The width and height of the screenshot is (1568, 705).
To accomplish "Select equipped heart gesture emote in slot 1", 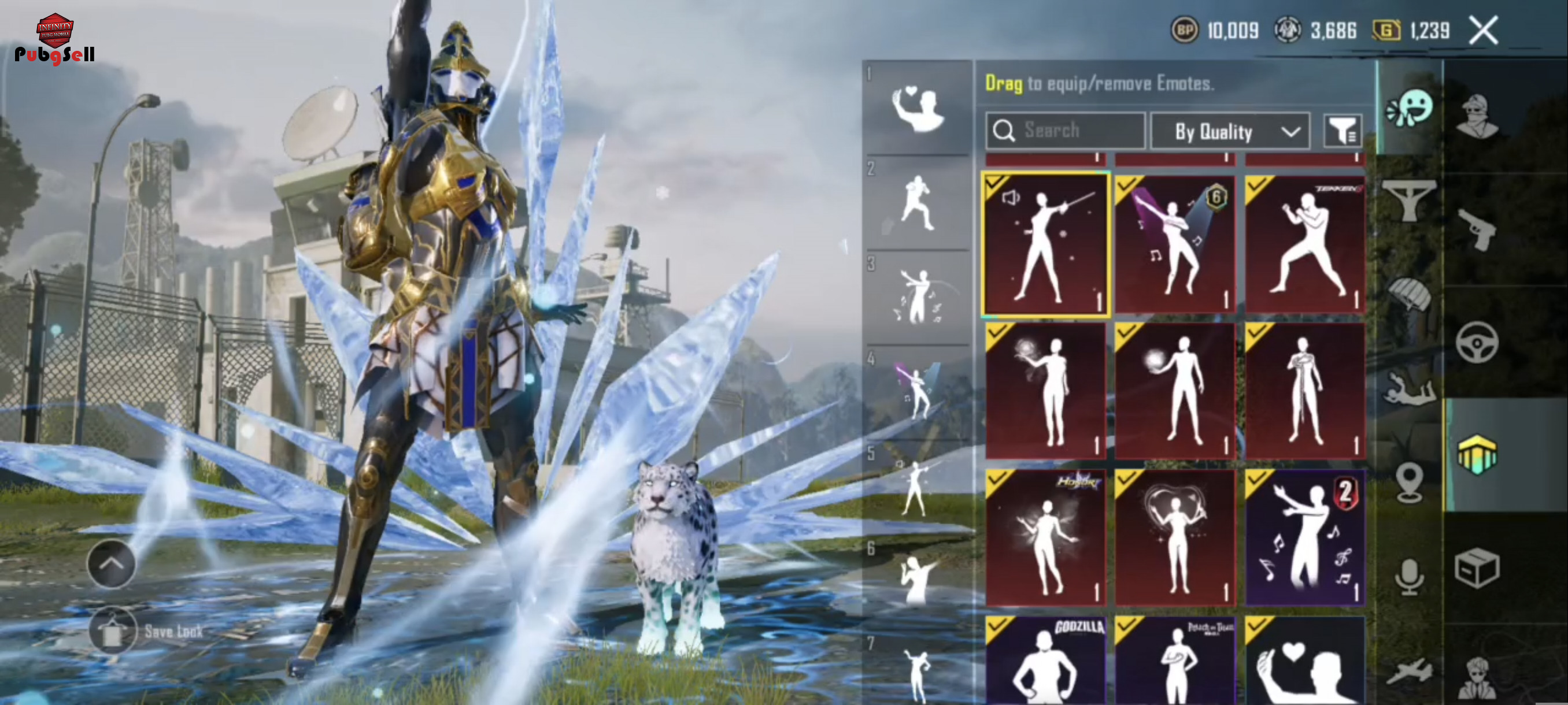I will pyautogui.click(x=918, y=108).
